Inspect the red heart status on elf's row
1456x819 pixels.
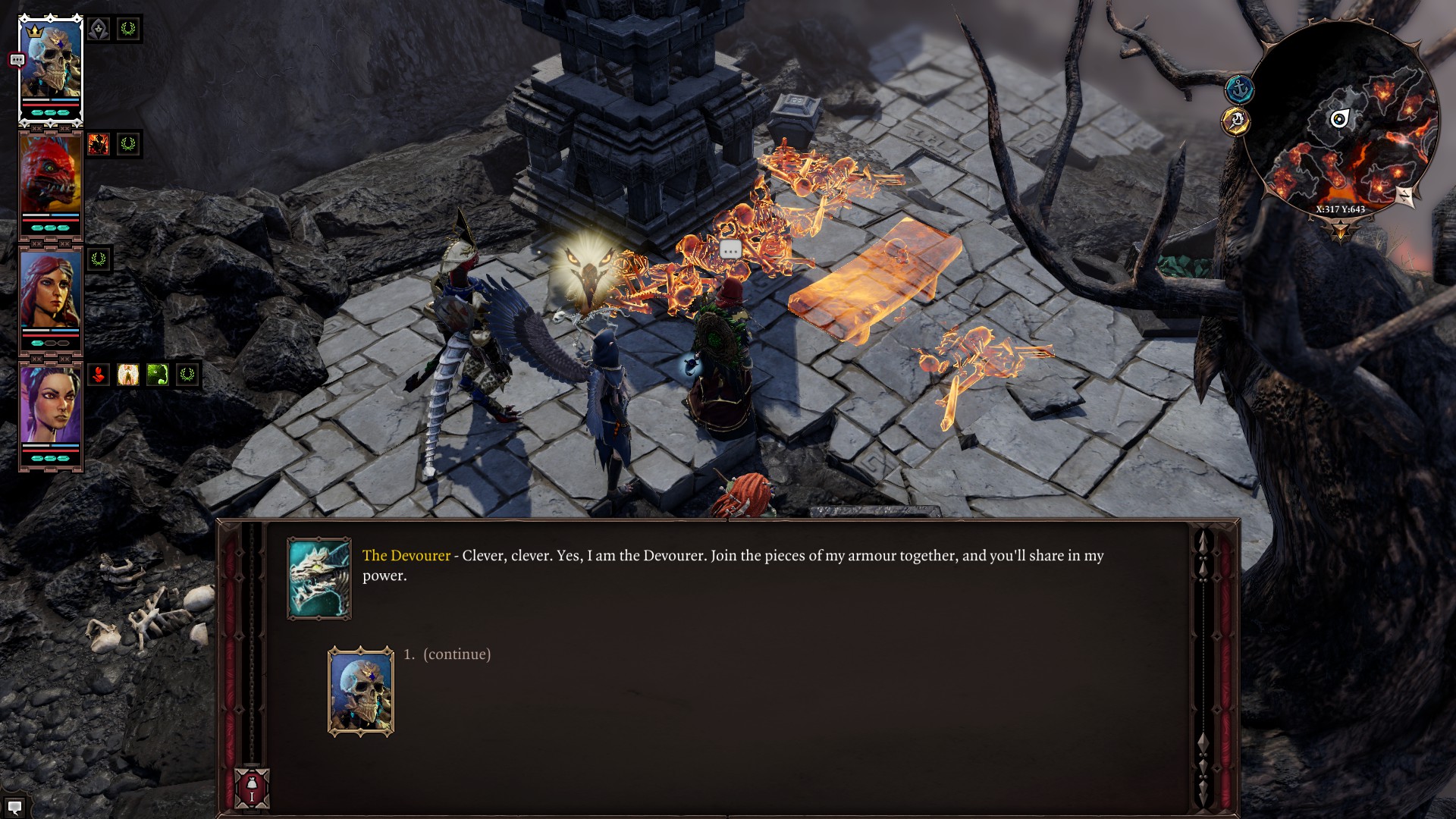click(x=99, y=375)
